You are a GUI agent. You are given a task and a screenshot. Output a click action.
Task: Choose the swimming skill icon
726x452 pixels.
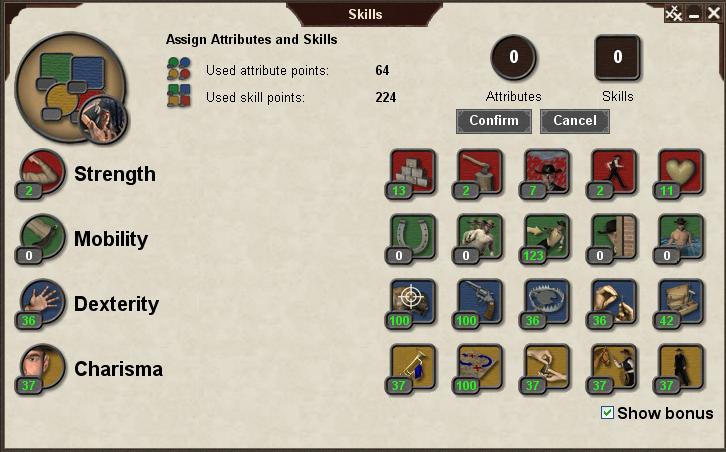(680, 237)
